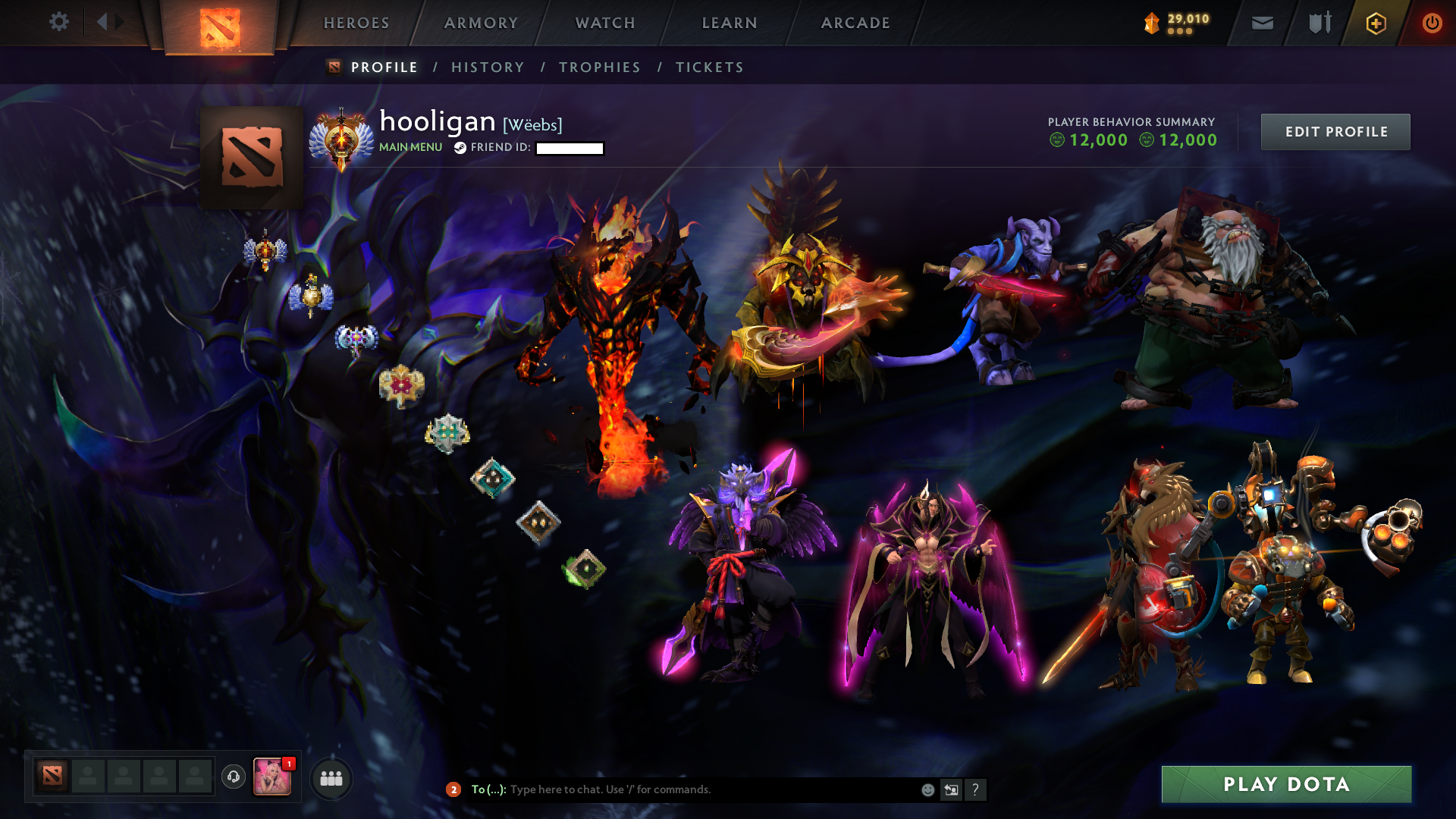
Task: Open the MAIN MENU status dropdown
Action: point(410,147)
